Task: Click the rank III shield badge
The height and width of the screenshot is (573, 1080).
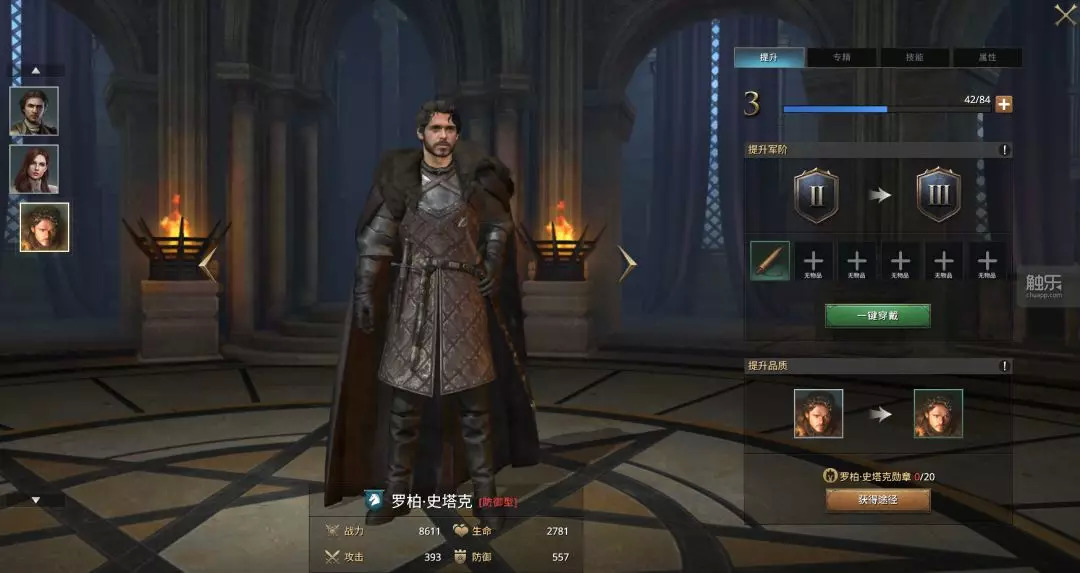Action: (x=938, y=195)
